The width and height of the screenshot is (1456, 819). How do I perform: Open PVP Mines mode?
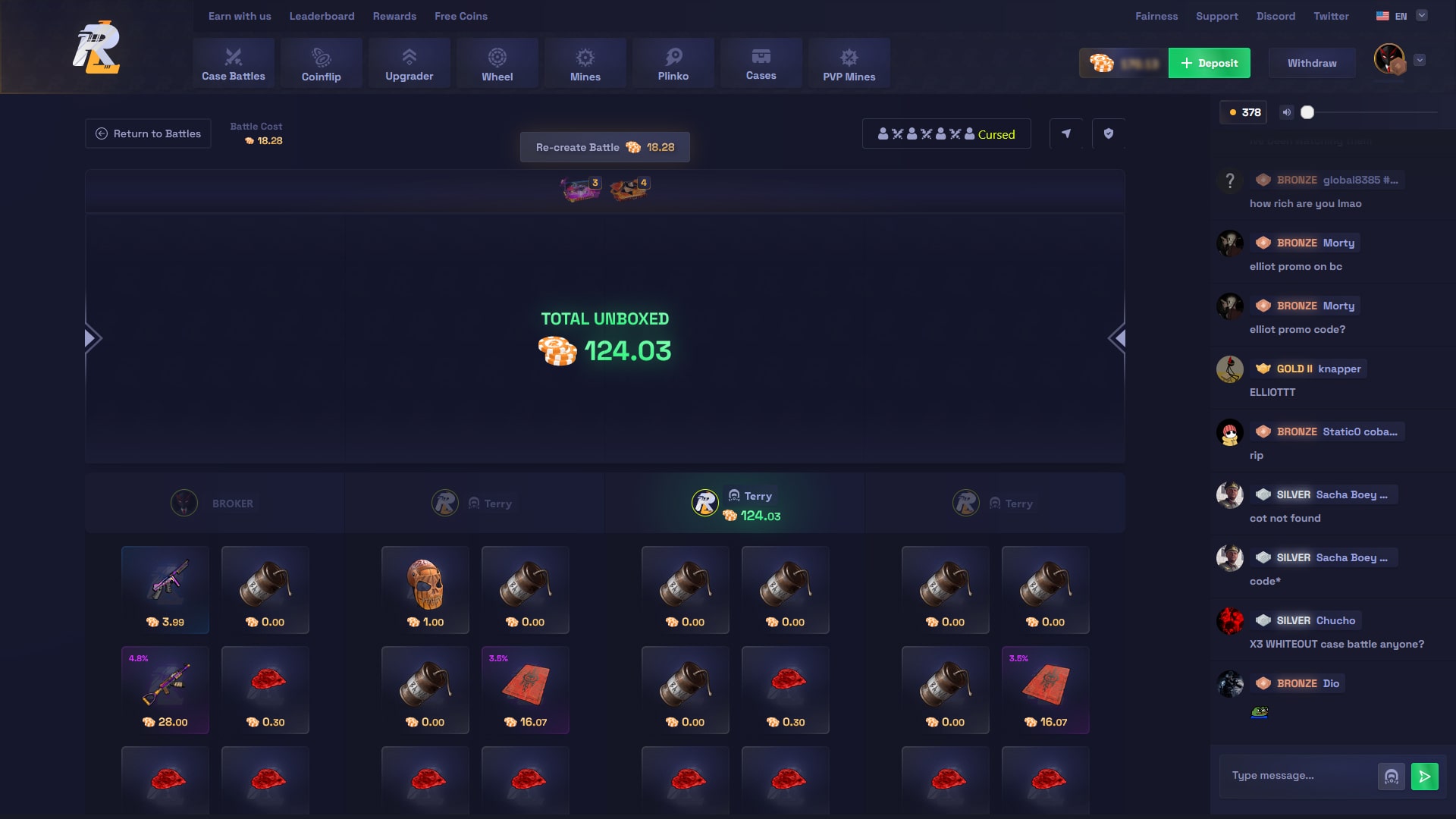tap(849, 63)
